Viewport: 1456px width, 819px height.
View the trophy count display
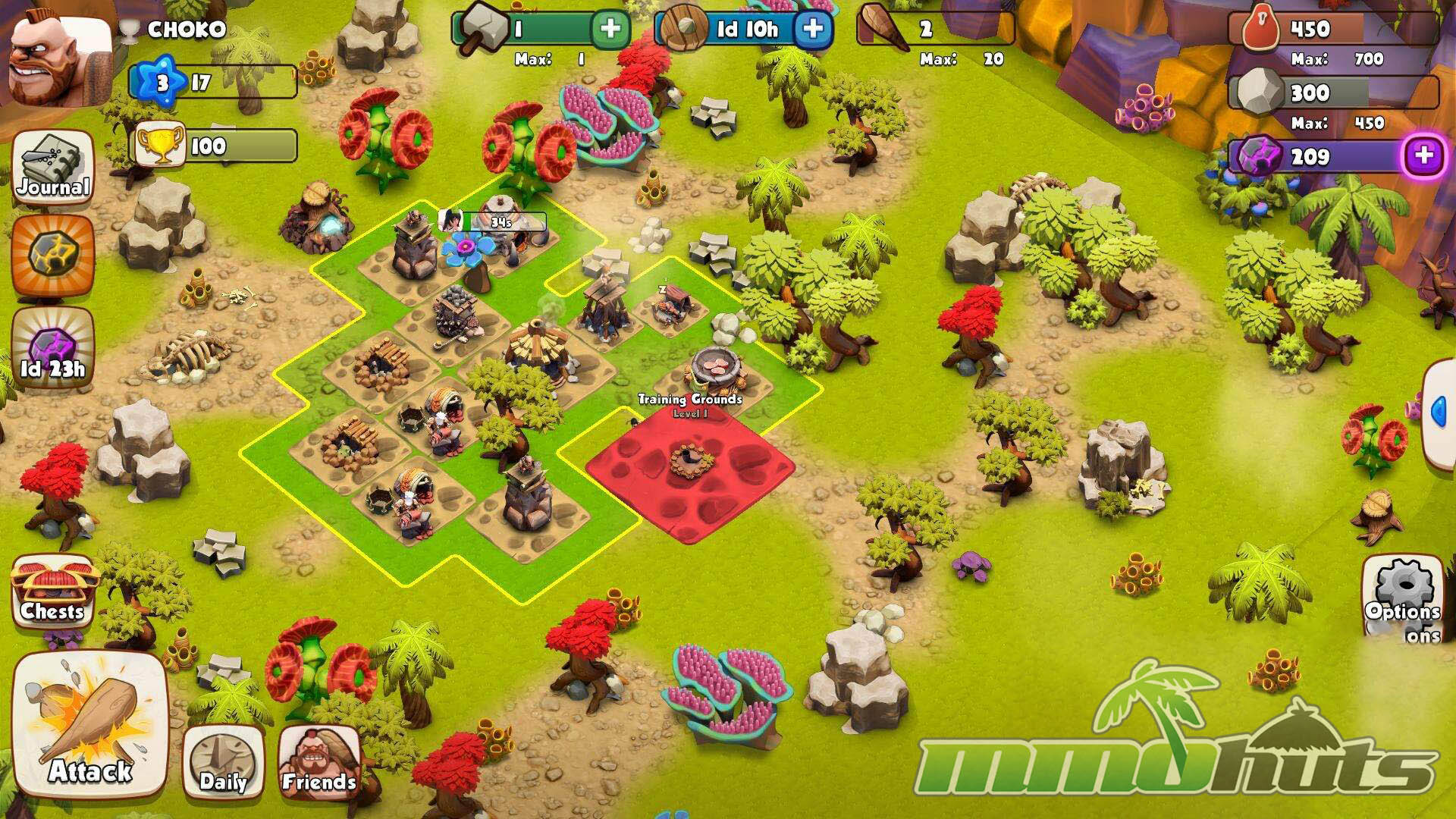[x=216, y=146]
